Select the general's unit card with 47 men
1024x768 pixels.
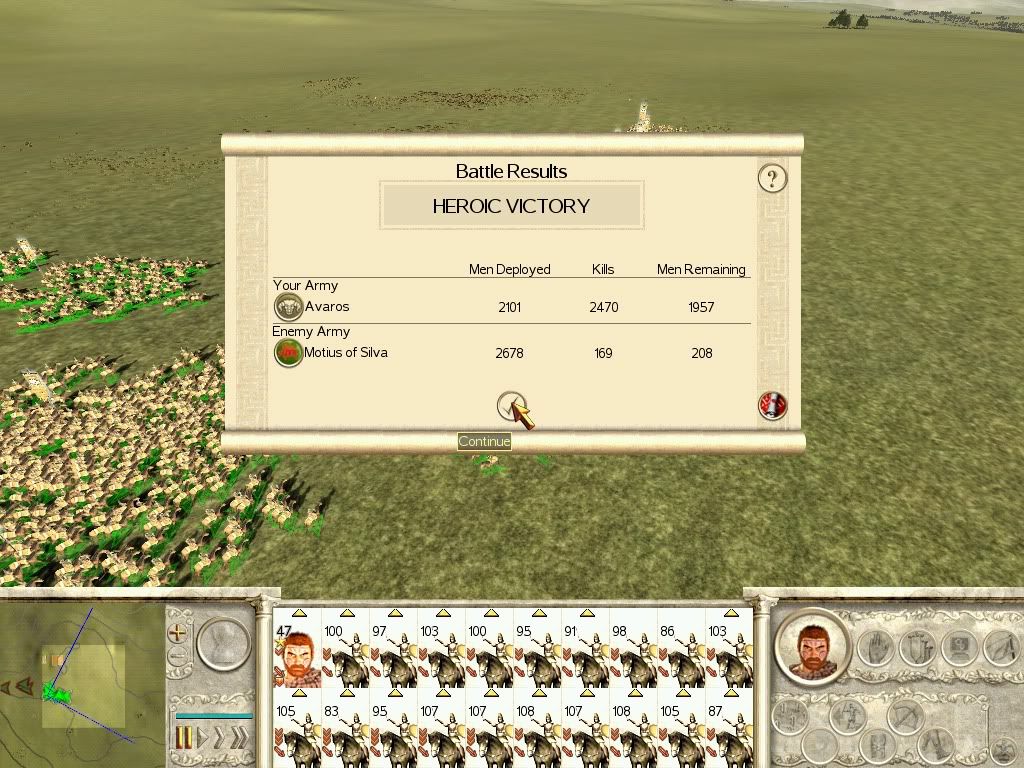(296, 656)
